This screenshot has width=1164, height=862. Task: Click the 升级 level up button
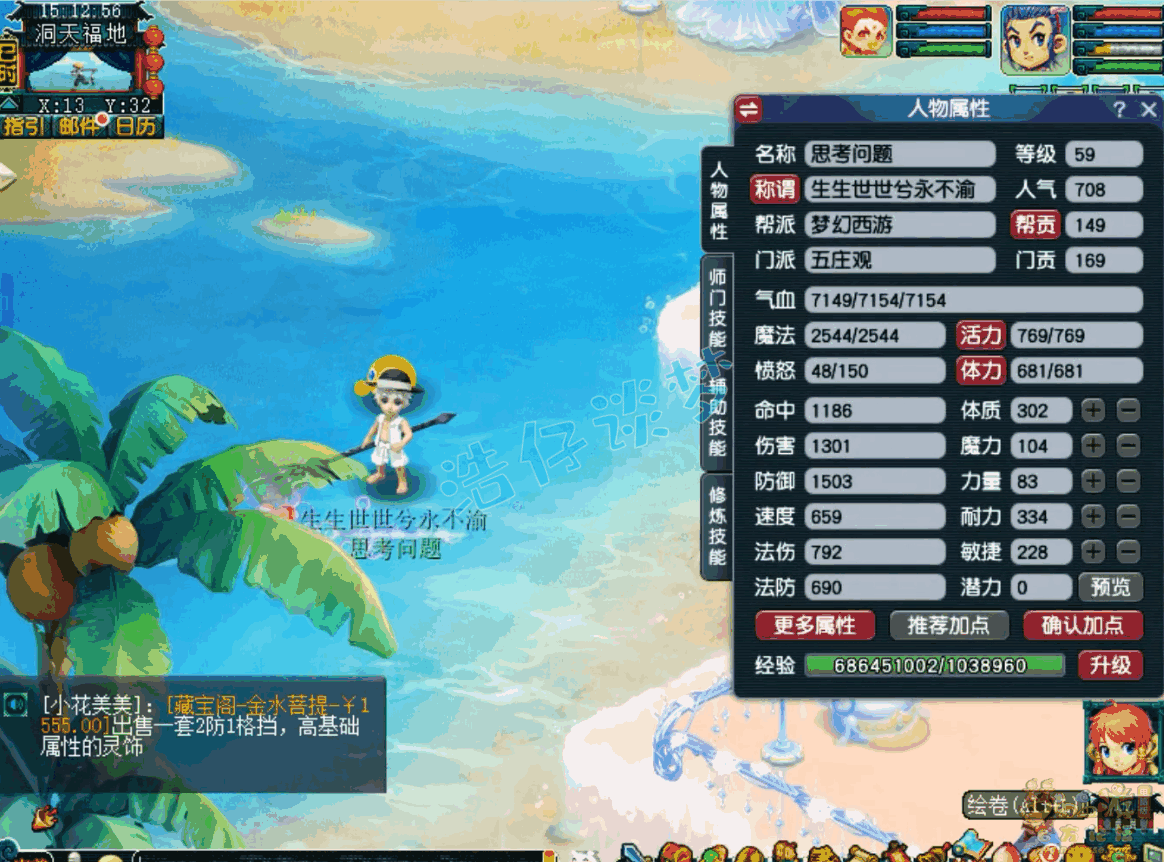point(1110,666)
